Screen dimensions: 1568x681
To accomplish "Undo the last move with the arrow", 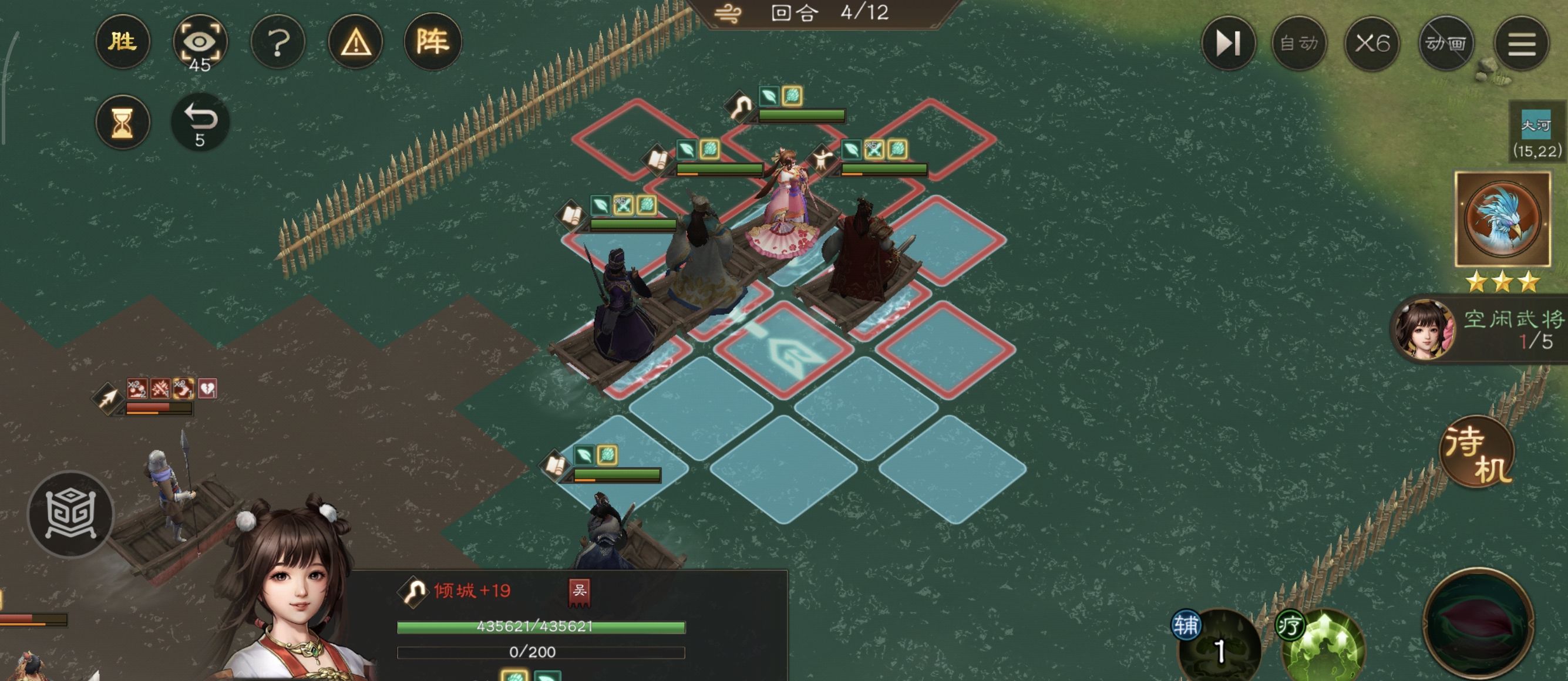I will [200, 122].
